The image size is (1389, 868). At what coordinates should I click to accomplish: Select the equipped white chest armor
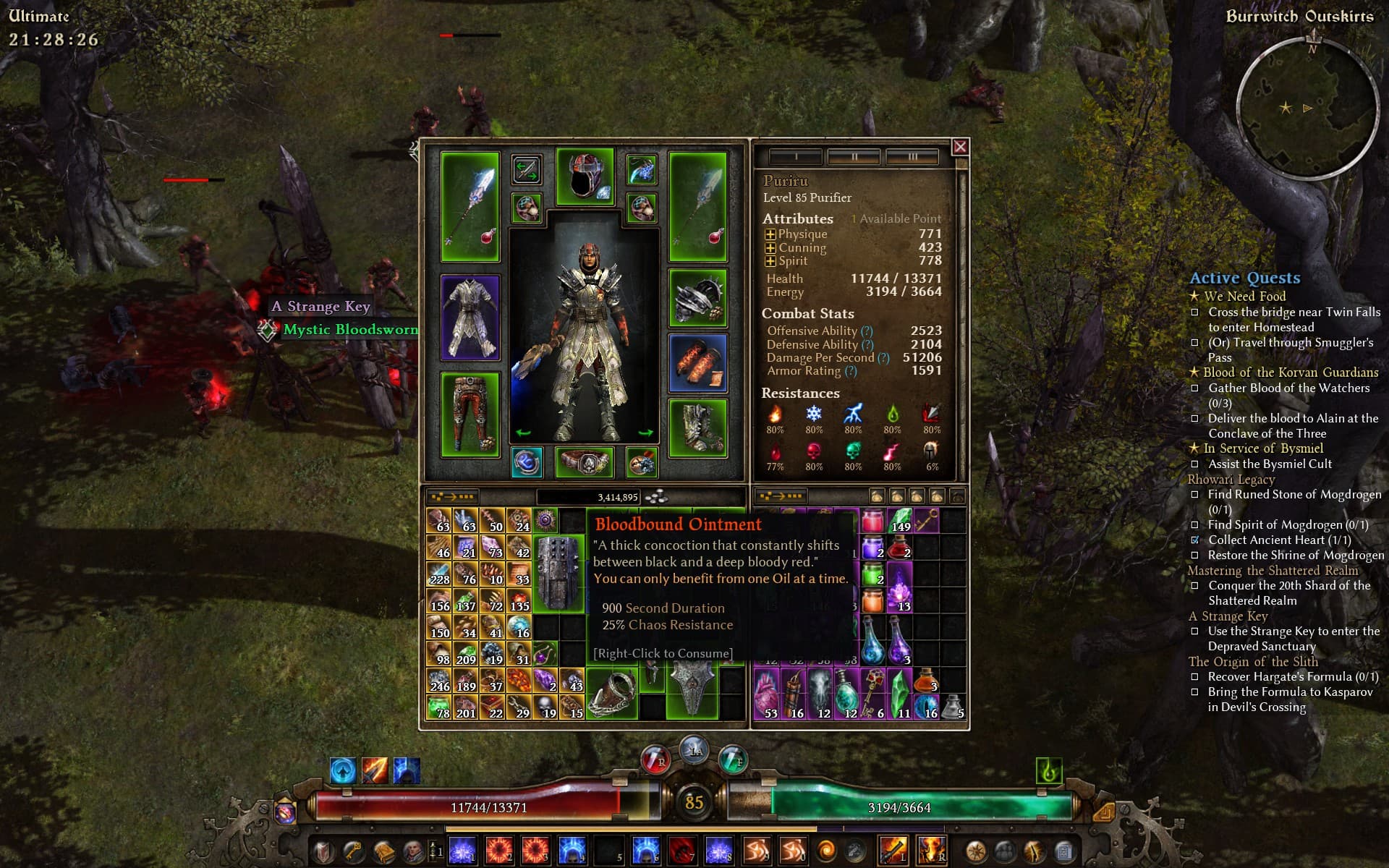(470, 318)
